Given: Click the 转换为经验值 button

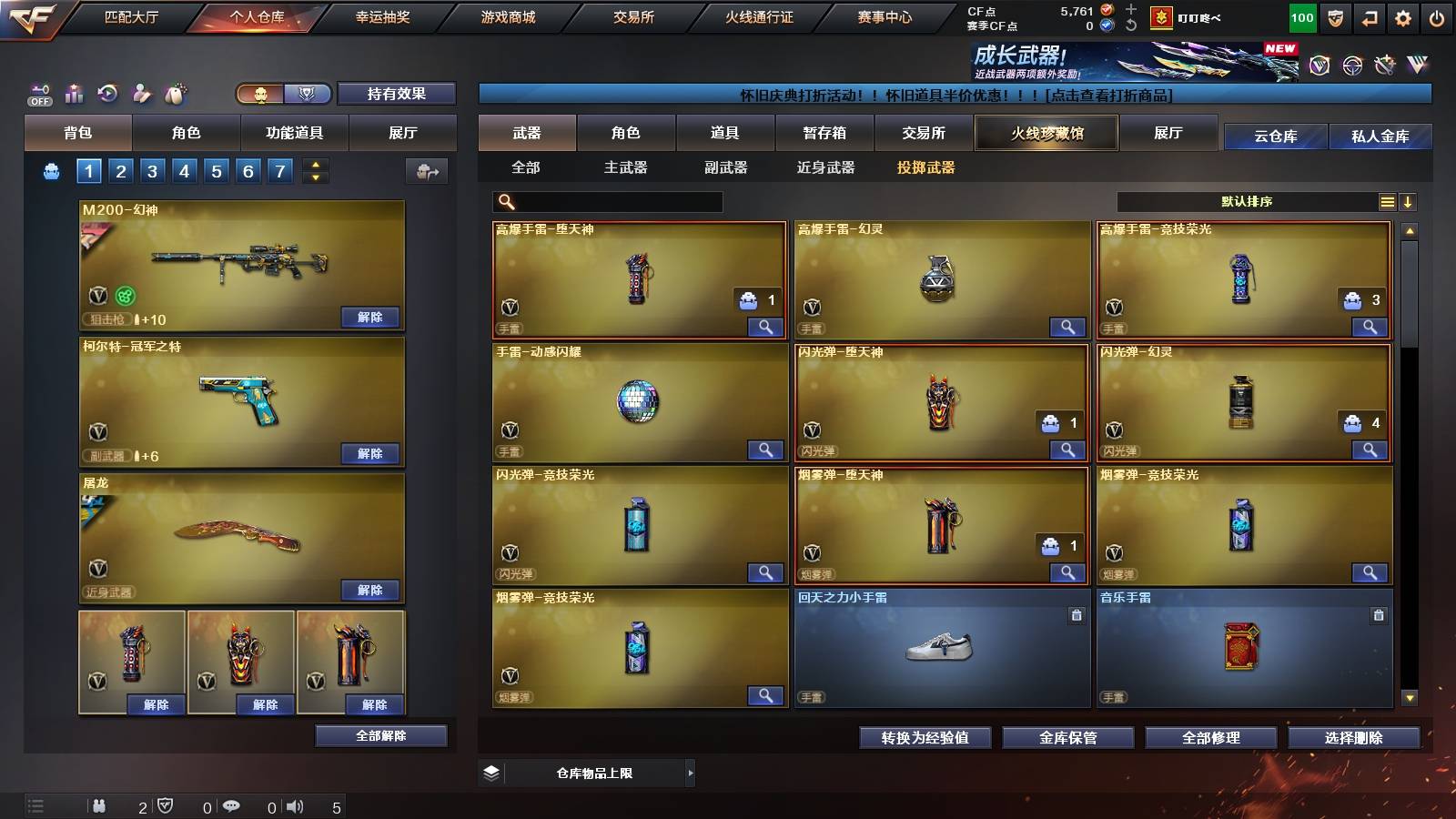Looking at the screenshot, I should point(925,738).
